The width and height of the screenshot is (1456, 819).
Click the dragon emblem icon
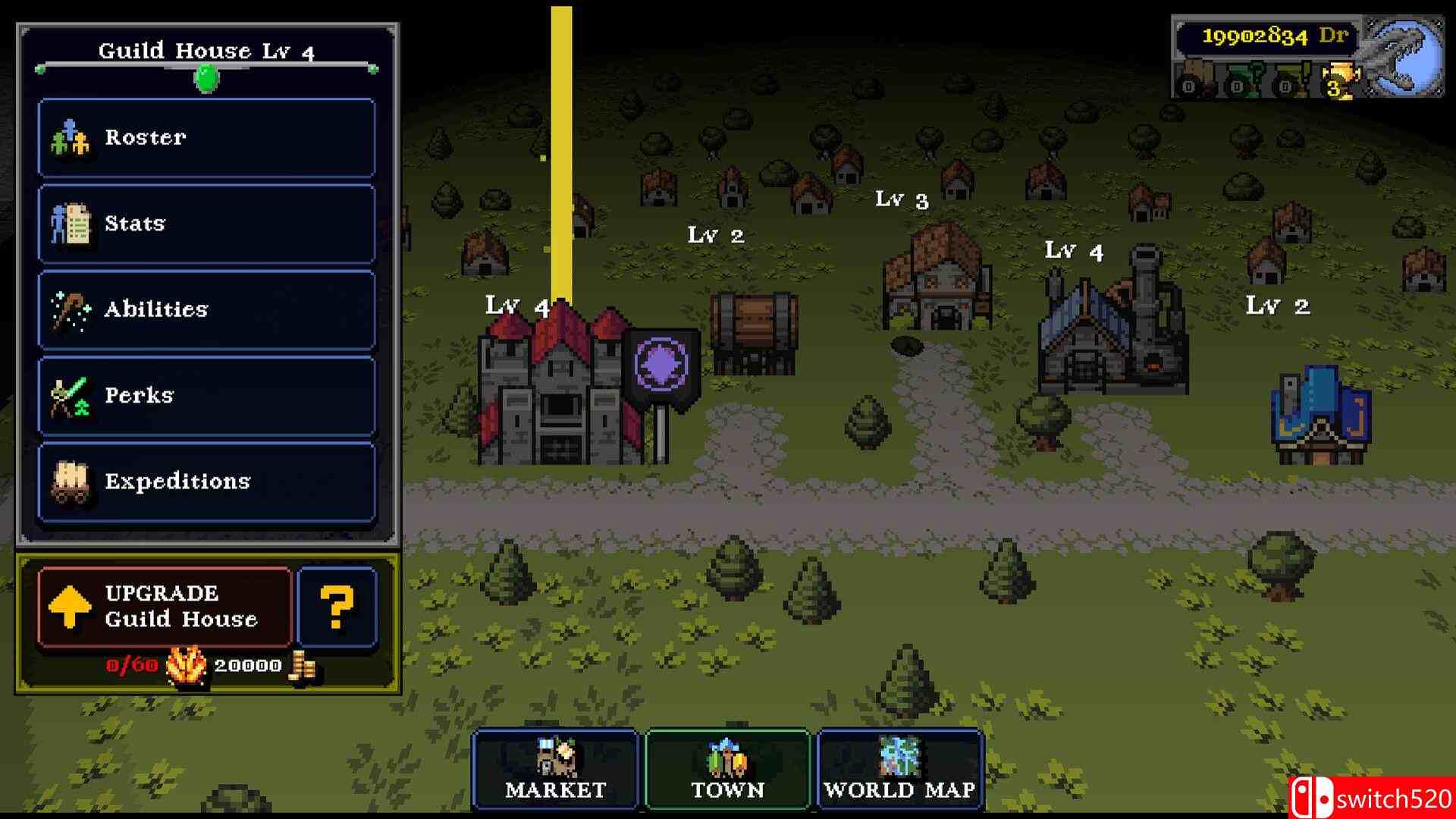[x=1403, y=57]
